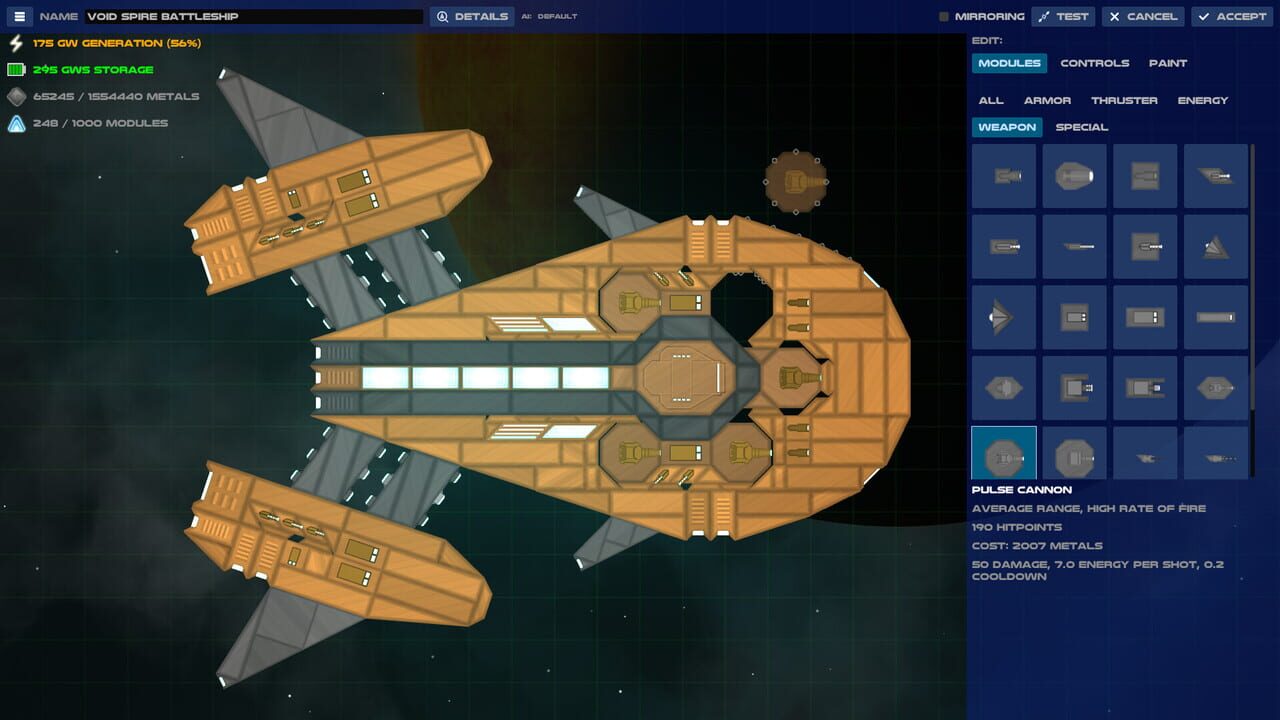
Task: Select the arrow-shaped weapon module
Action: pyautogui.click(x=1003, y=317)
